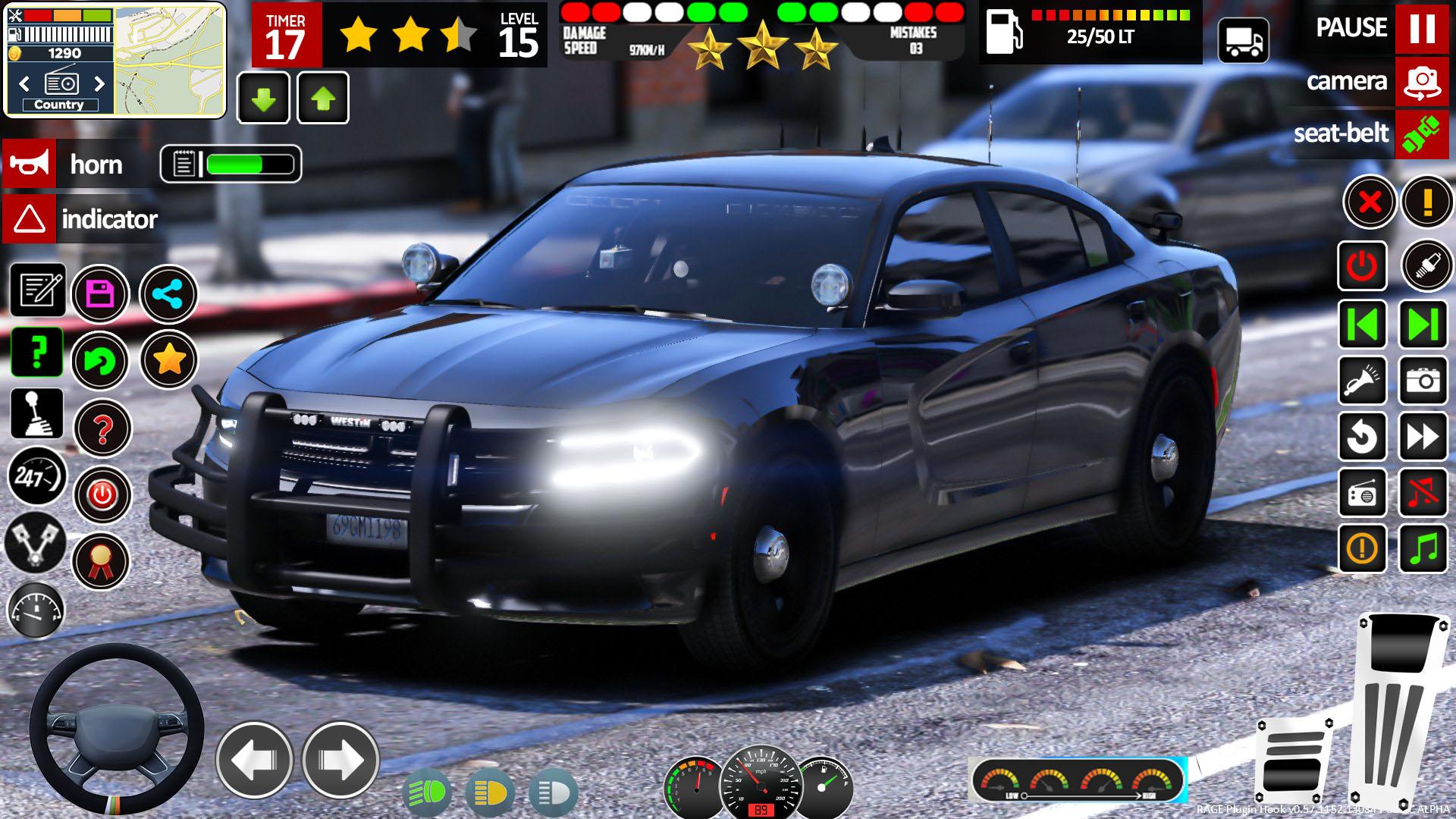This screenshot has width=1456, height=819.
Task: Shift gears with the gear stick icon
Action: tap(36, 414)
